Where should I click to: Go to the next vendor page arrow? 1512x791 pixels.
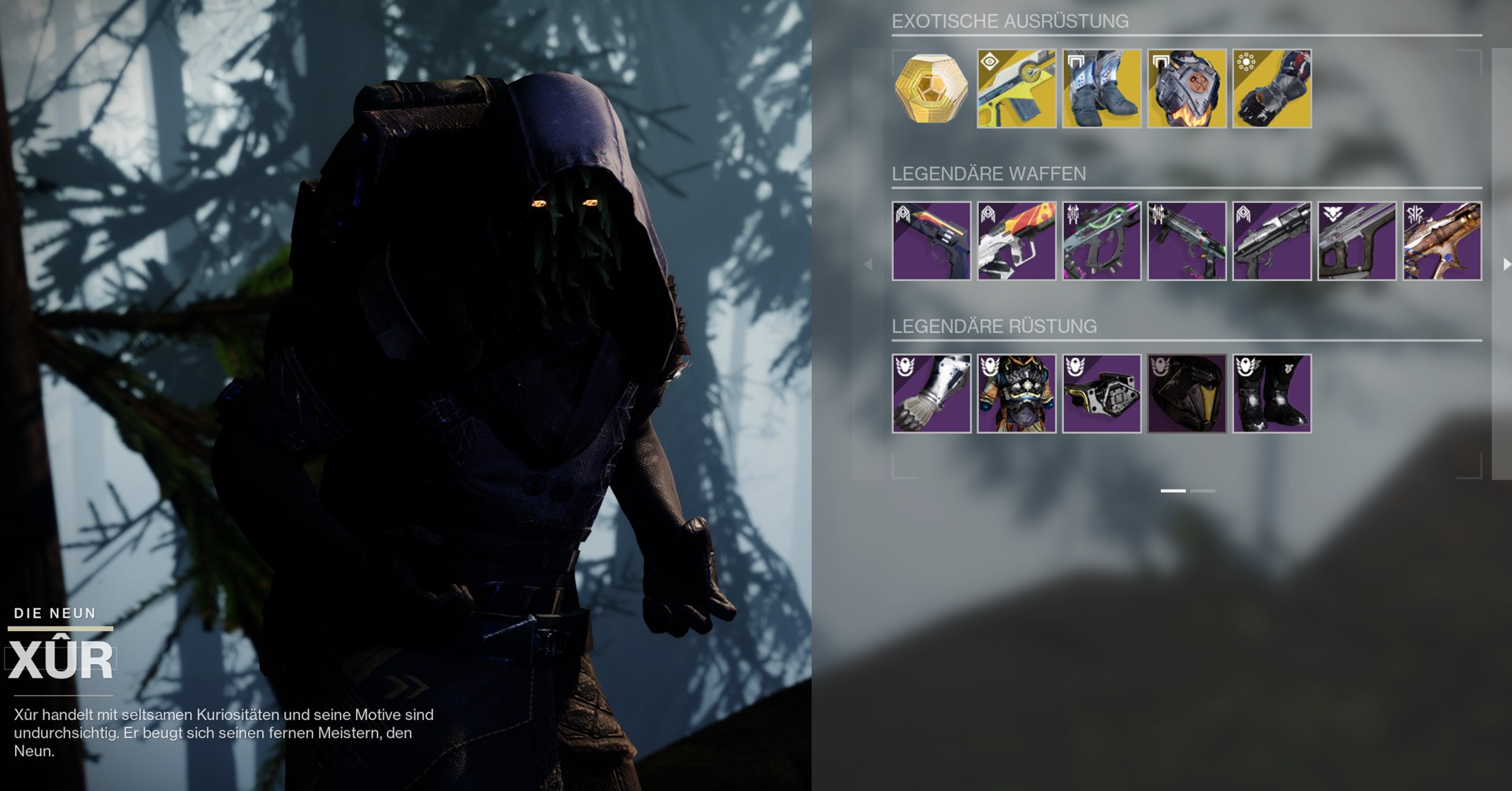[x=1506, y=264]
